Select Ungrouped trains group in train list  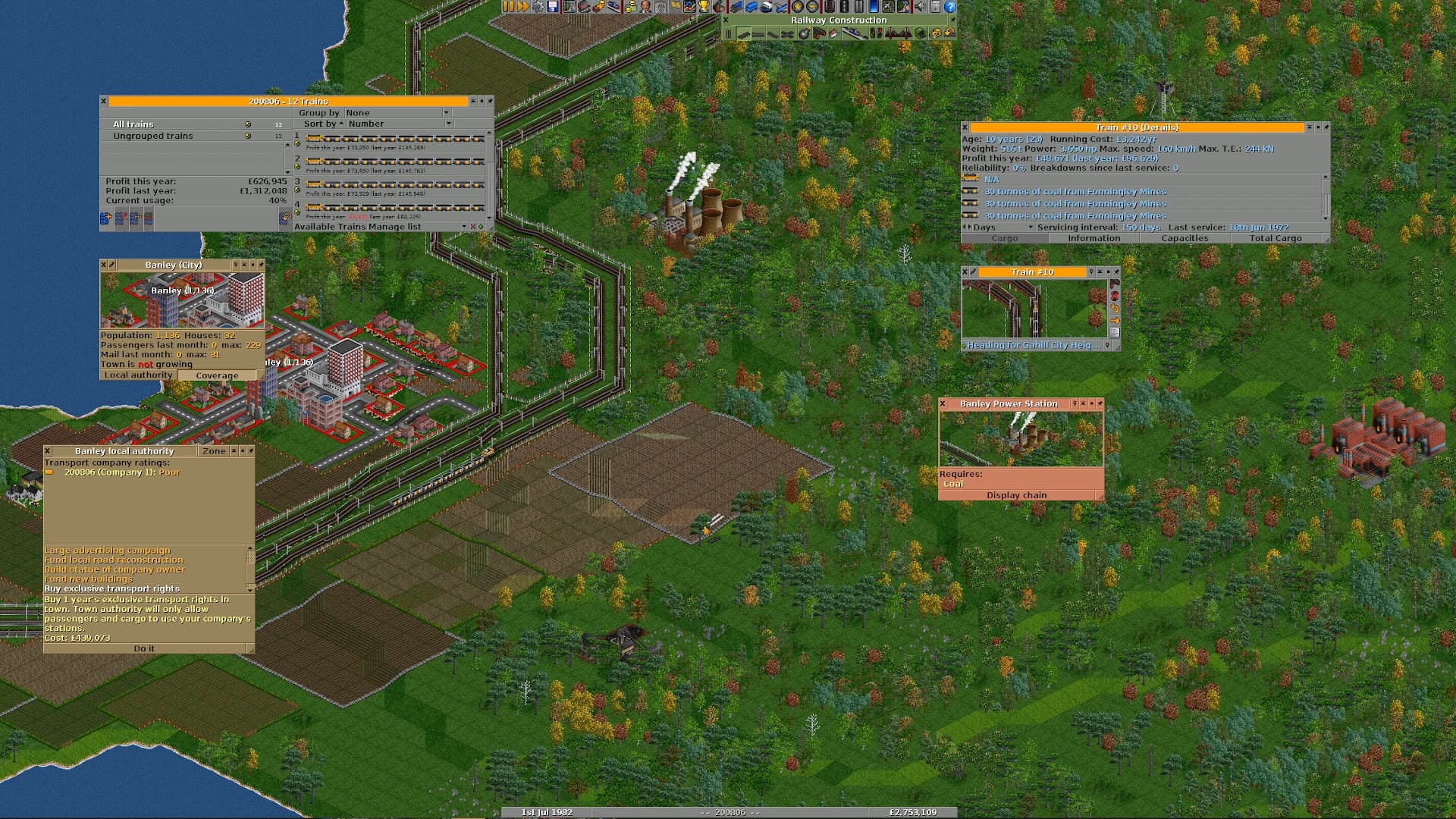point(152,136)
